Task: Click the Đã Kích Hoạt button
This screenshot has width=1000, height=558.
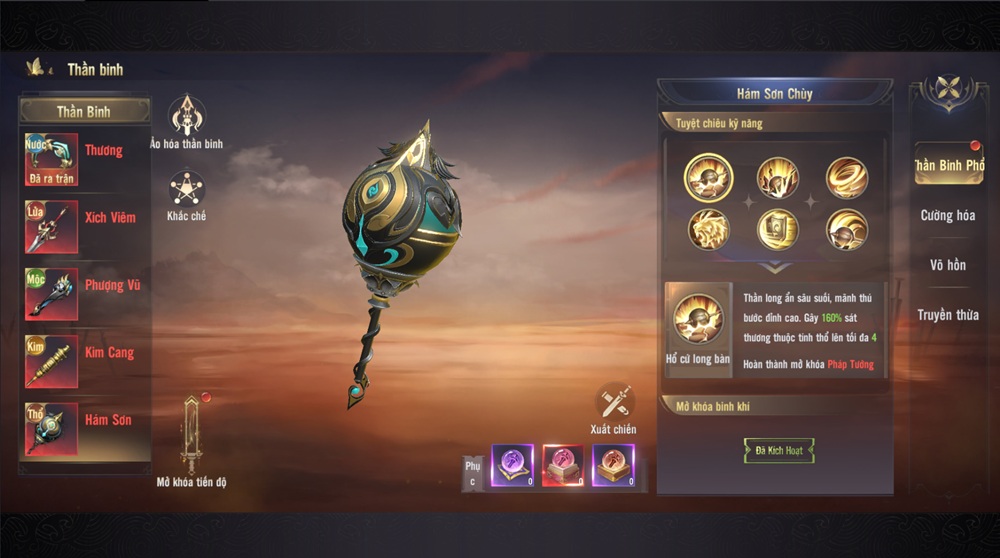Action: click(779, 451)
